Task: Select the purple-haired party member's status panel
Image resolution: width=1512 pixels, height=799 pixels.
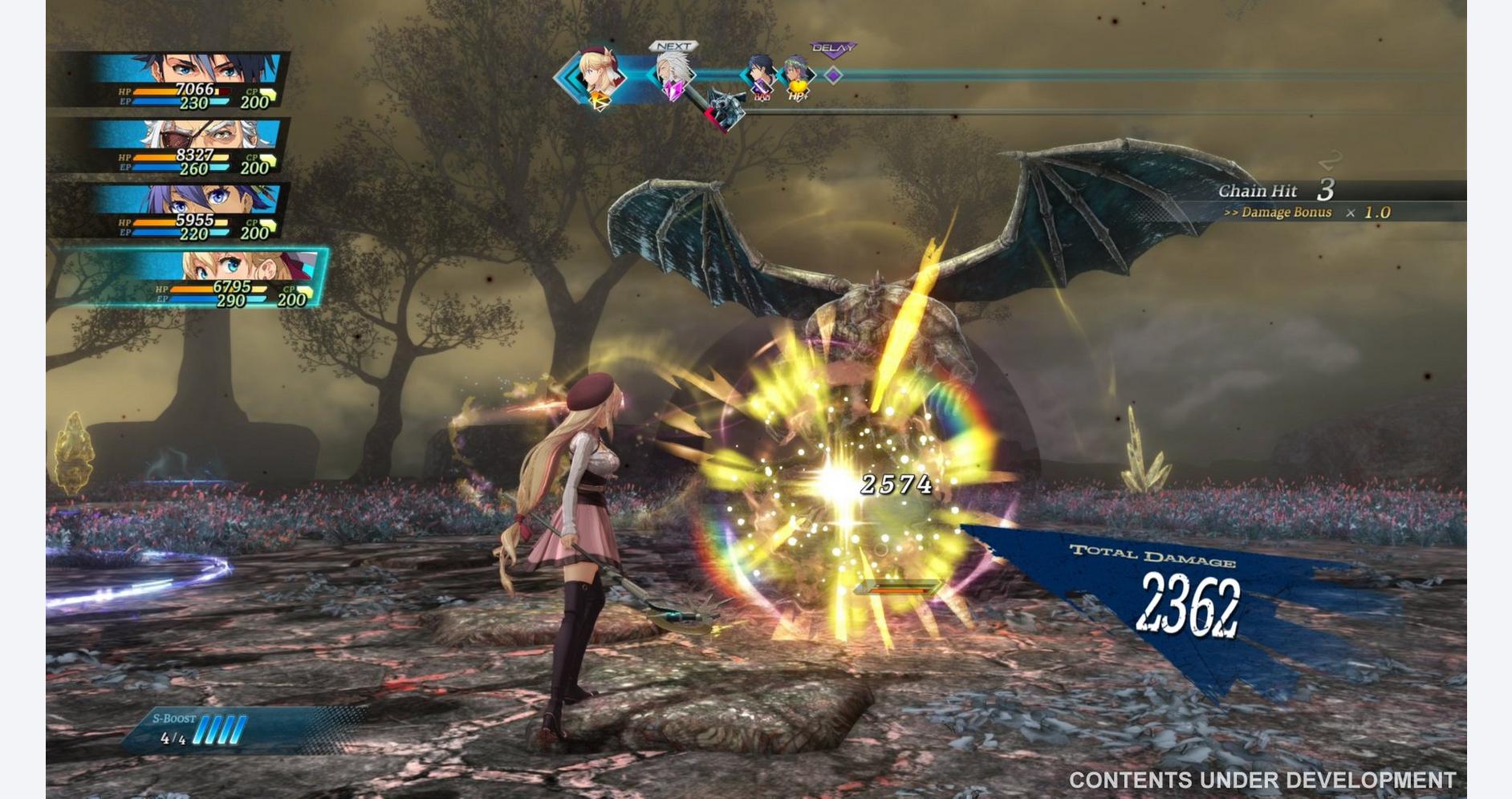Action: coord(189,212)
